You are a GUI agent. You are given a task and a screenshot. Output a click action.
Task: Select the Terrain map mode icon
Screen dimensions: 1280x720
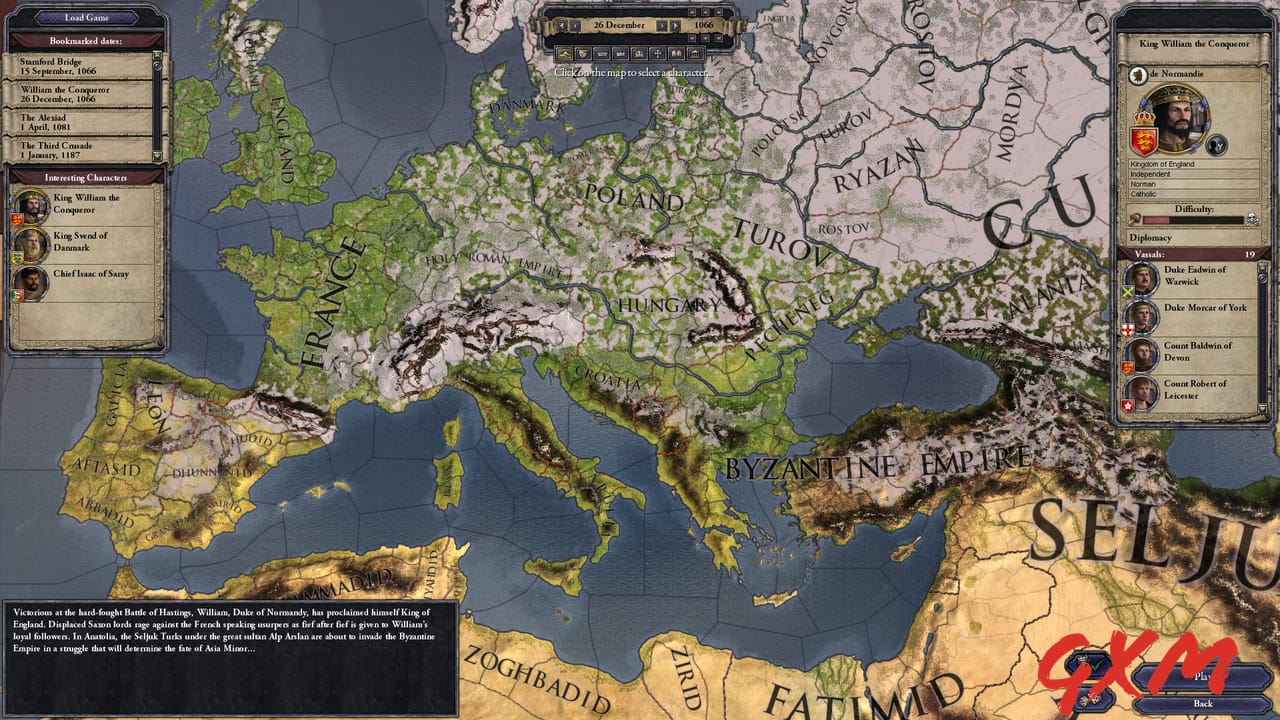coord(565,53)
